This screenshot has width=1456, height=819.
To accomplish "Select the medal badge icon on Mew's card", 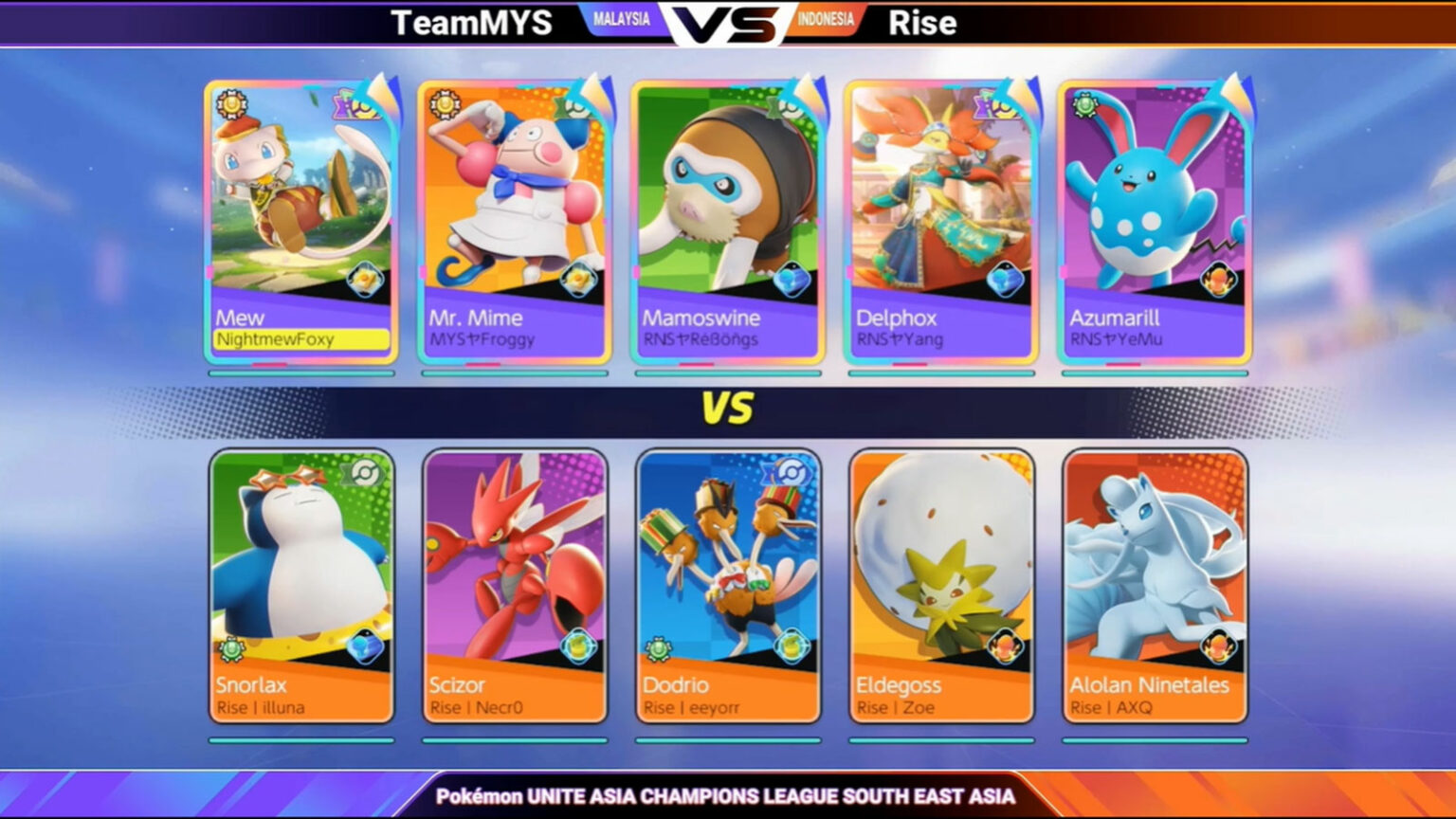I will [x=230, y=106].
